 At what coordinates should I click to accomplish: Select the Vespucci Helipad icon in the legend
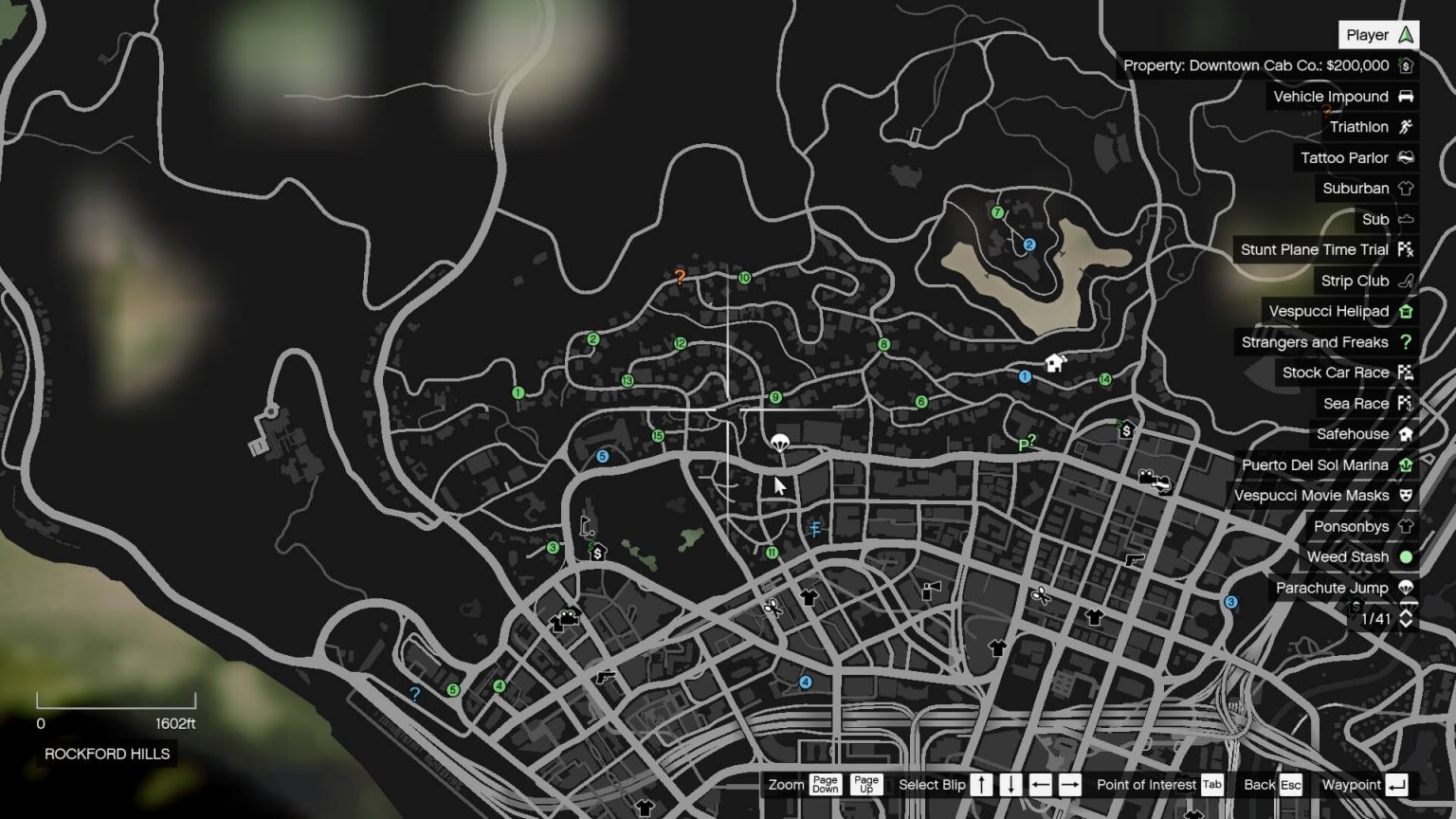(x=1404, y=311)
